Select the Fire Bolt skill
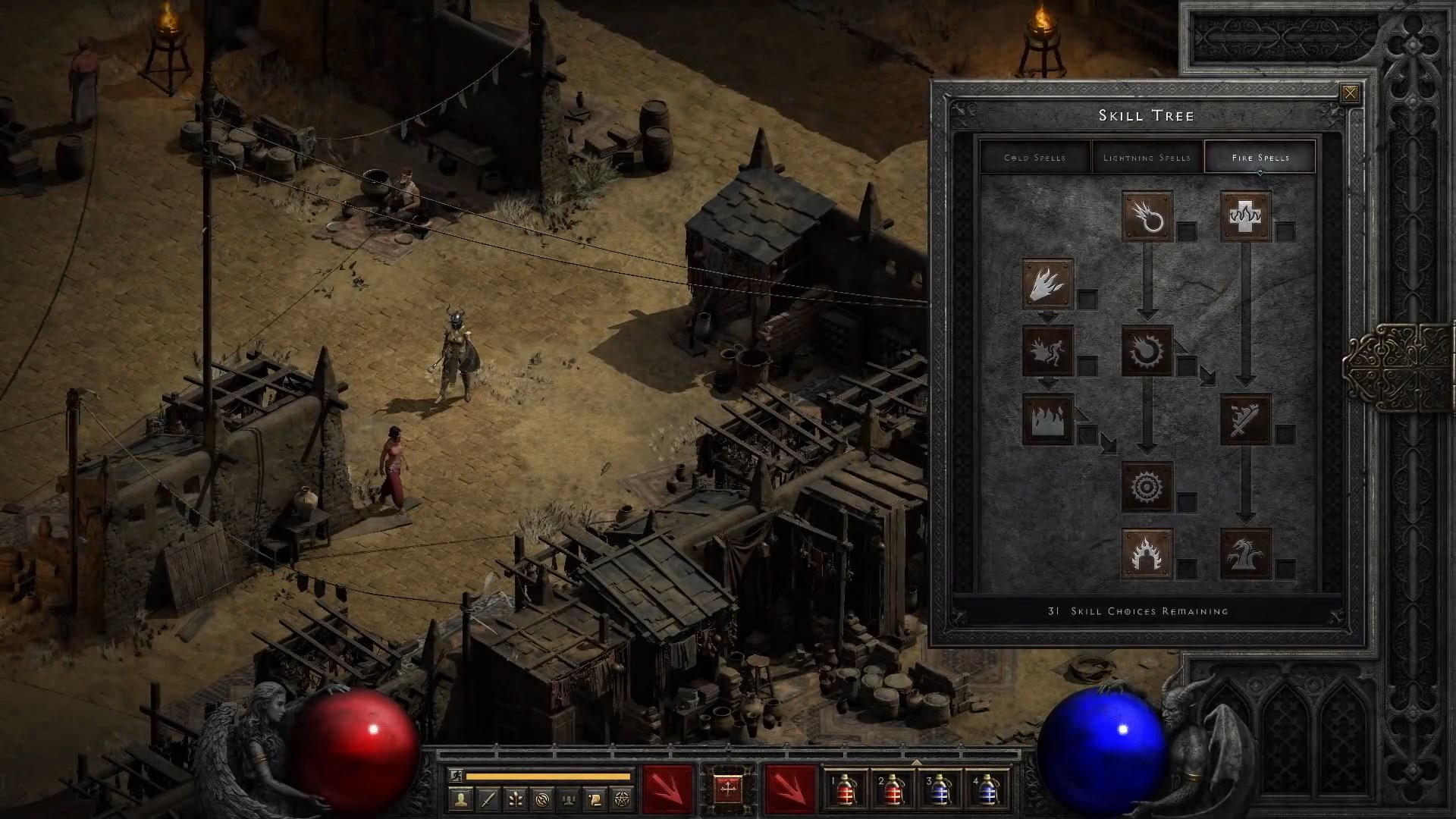The image size is (1456, 819). (1147, 216)
